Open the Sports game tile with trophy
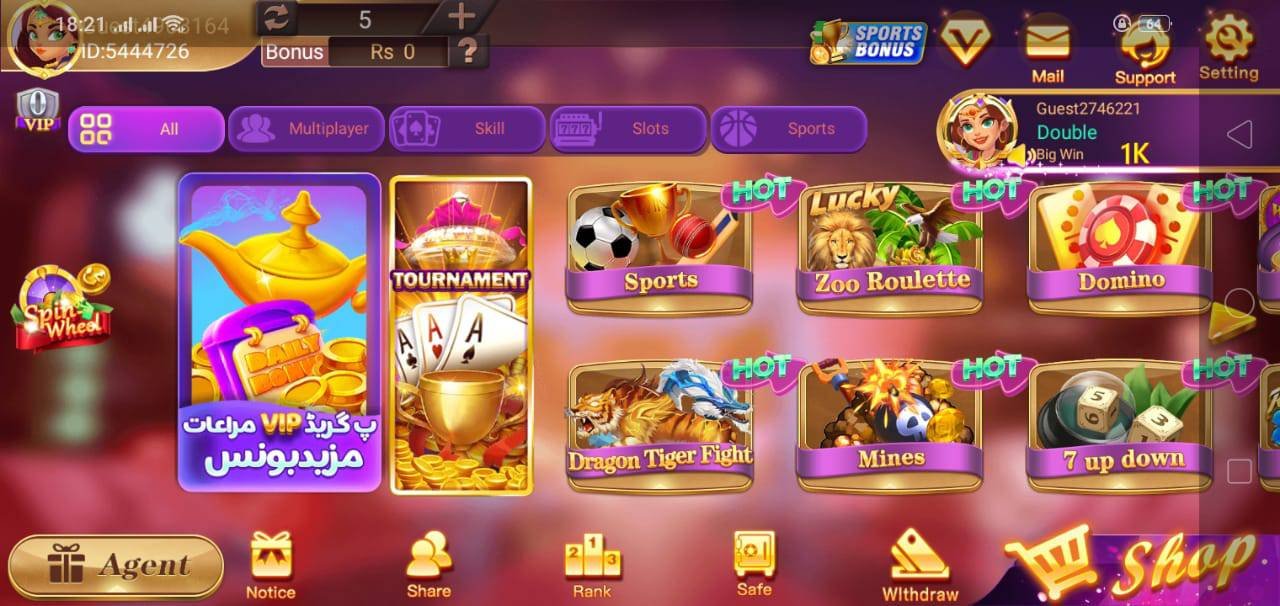 click(660, 250)
